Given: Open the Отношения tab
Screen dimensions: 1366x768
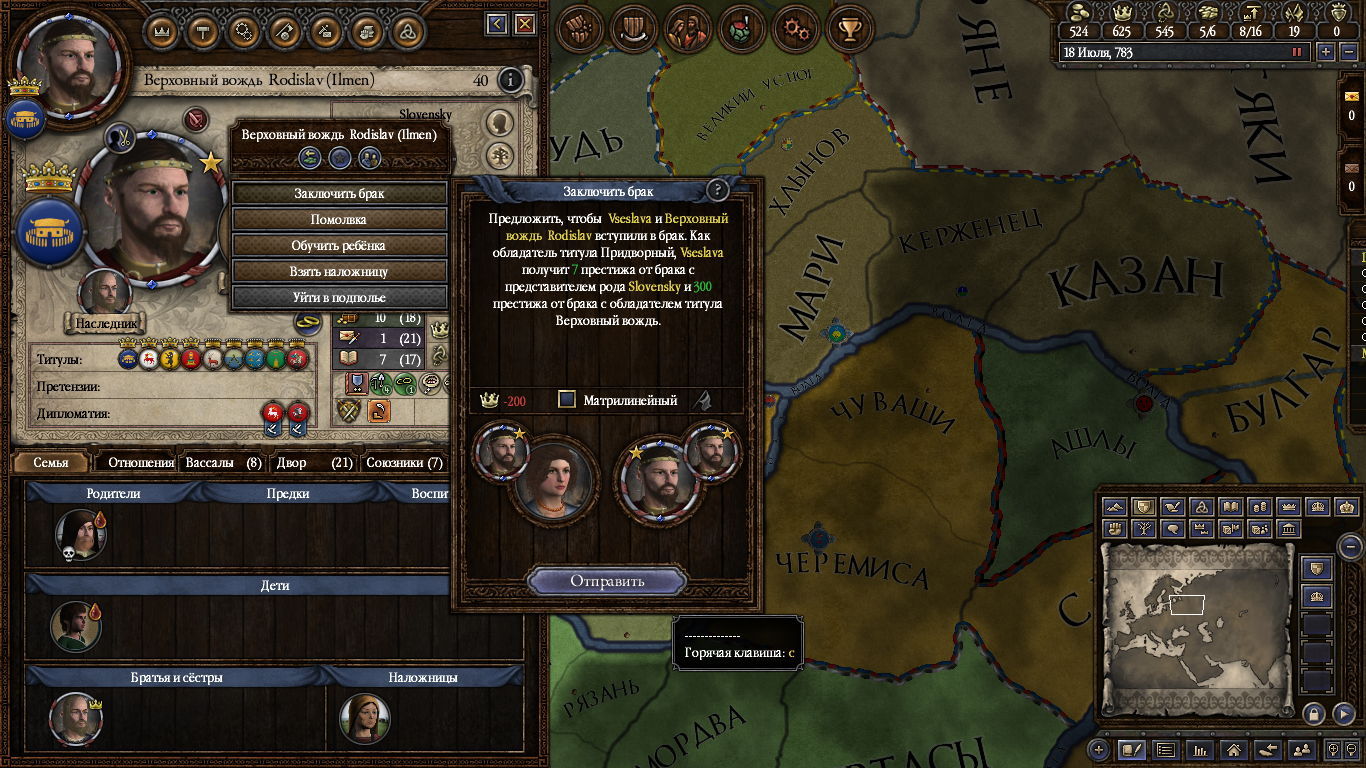Looking at the screenshot, I should (x=141, y=463).
